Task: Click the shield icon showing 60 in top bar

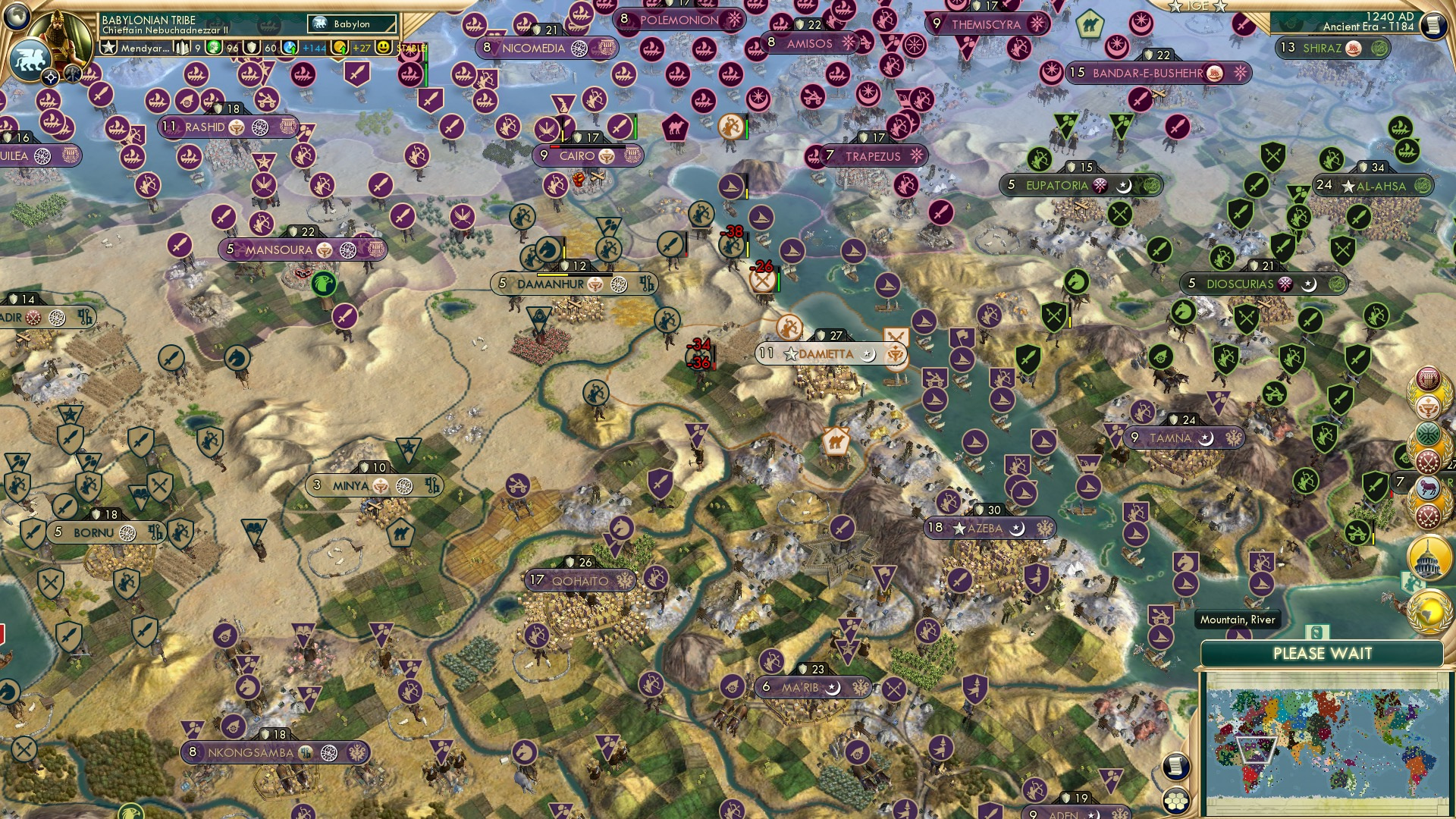Action: 251,47
